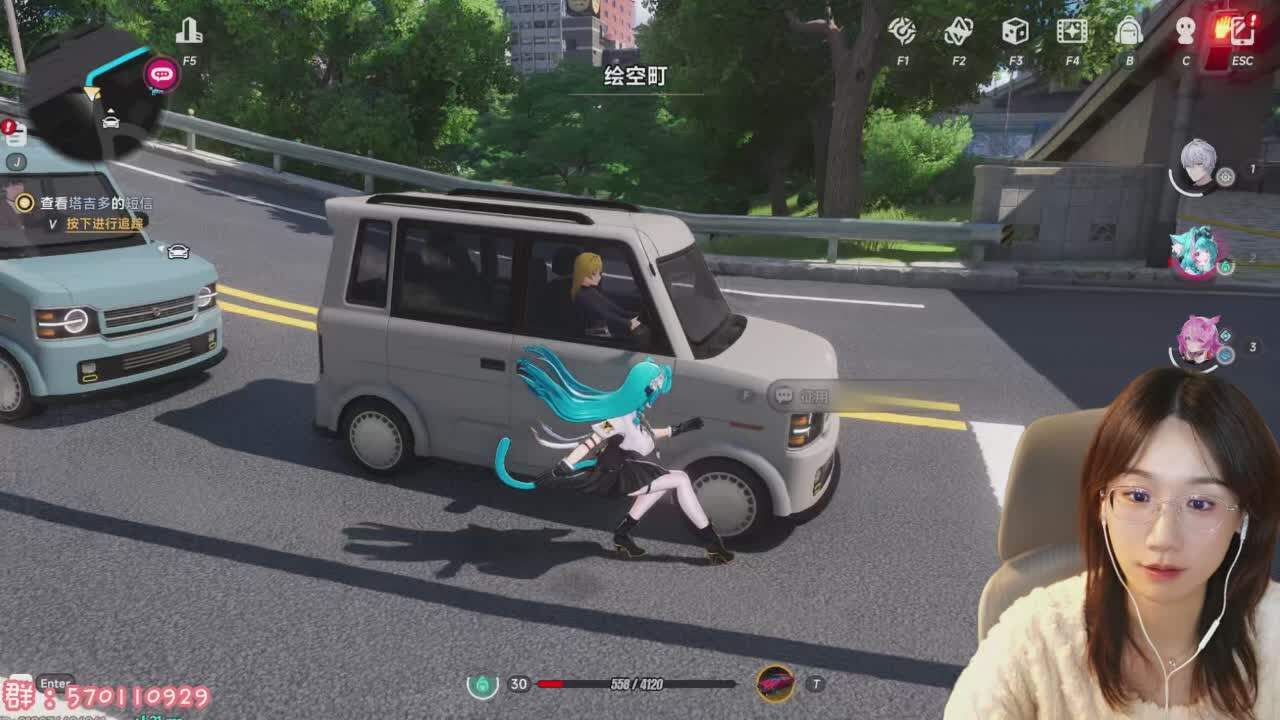Viewport: 1280px width, 720px height.
Task: Select the teal-haired party character portrait
Action: tap(1195, 253)
